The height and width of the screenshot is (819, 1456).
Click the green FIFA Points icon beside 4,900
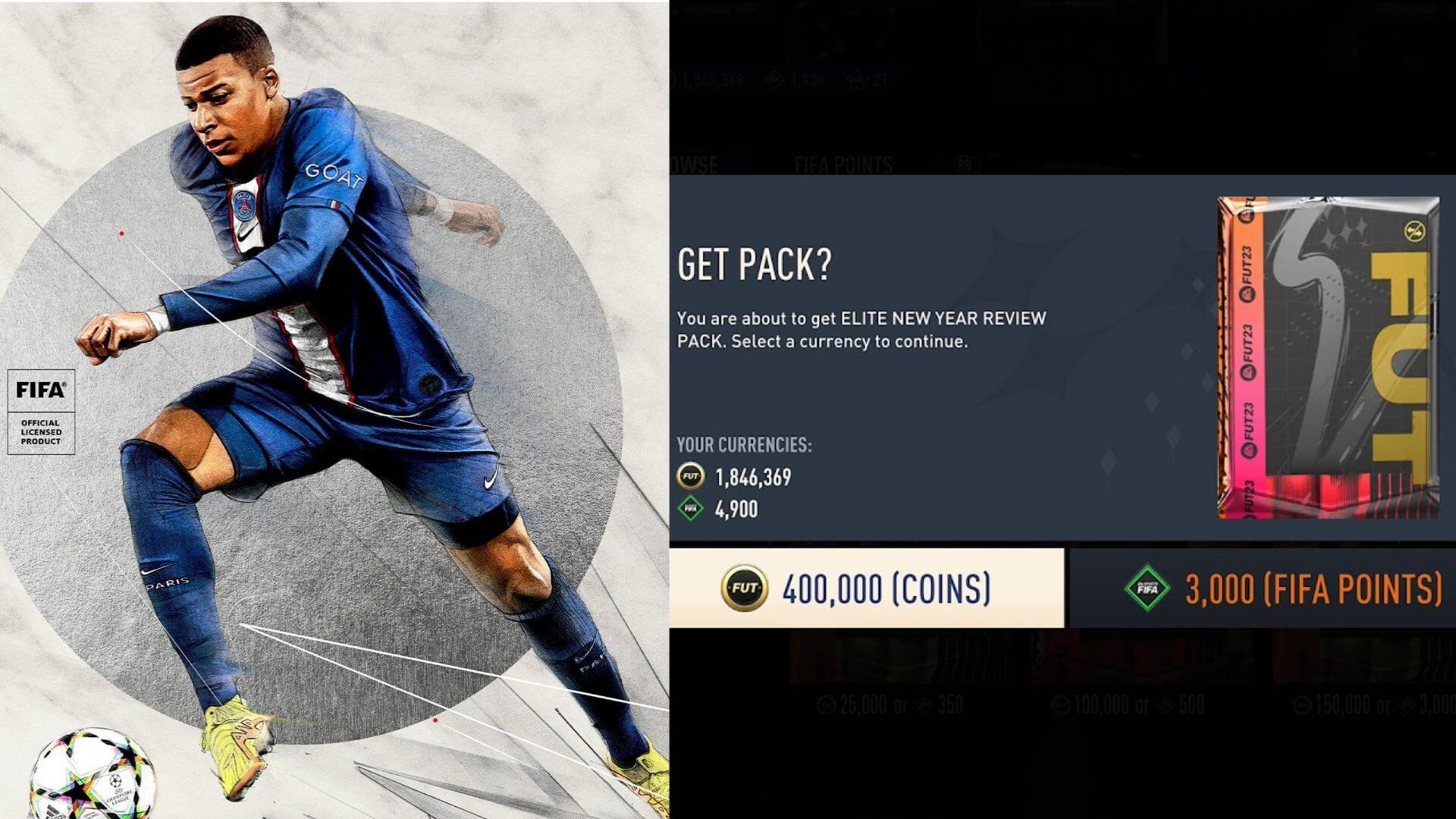(690, 510)
